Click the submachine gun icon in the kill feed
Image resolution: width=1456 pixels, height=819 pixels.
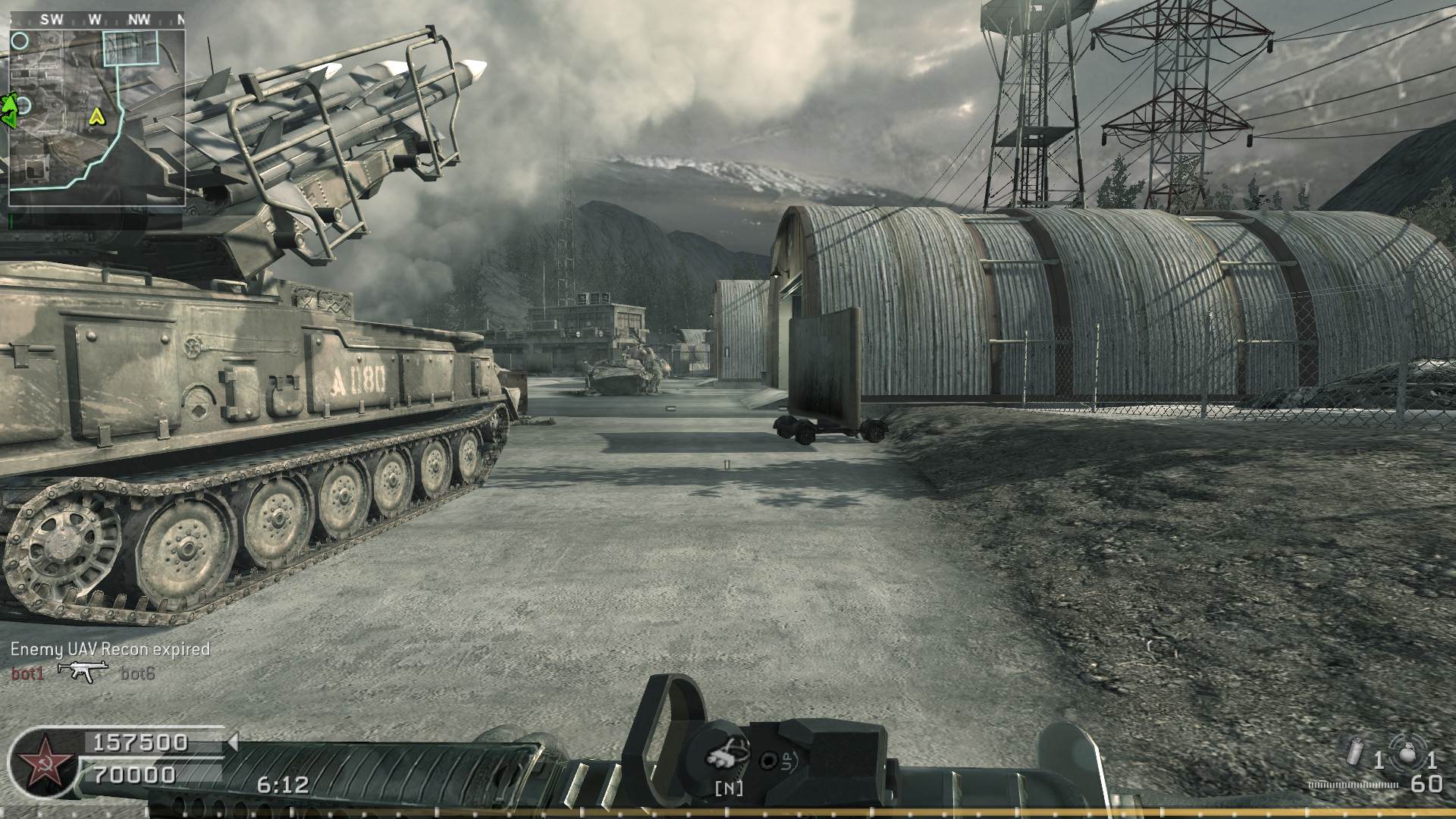pyautogui.click(x=82, y=670)
